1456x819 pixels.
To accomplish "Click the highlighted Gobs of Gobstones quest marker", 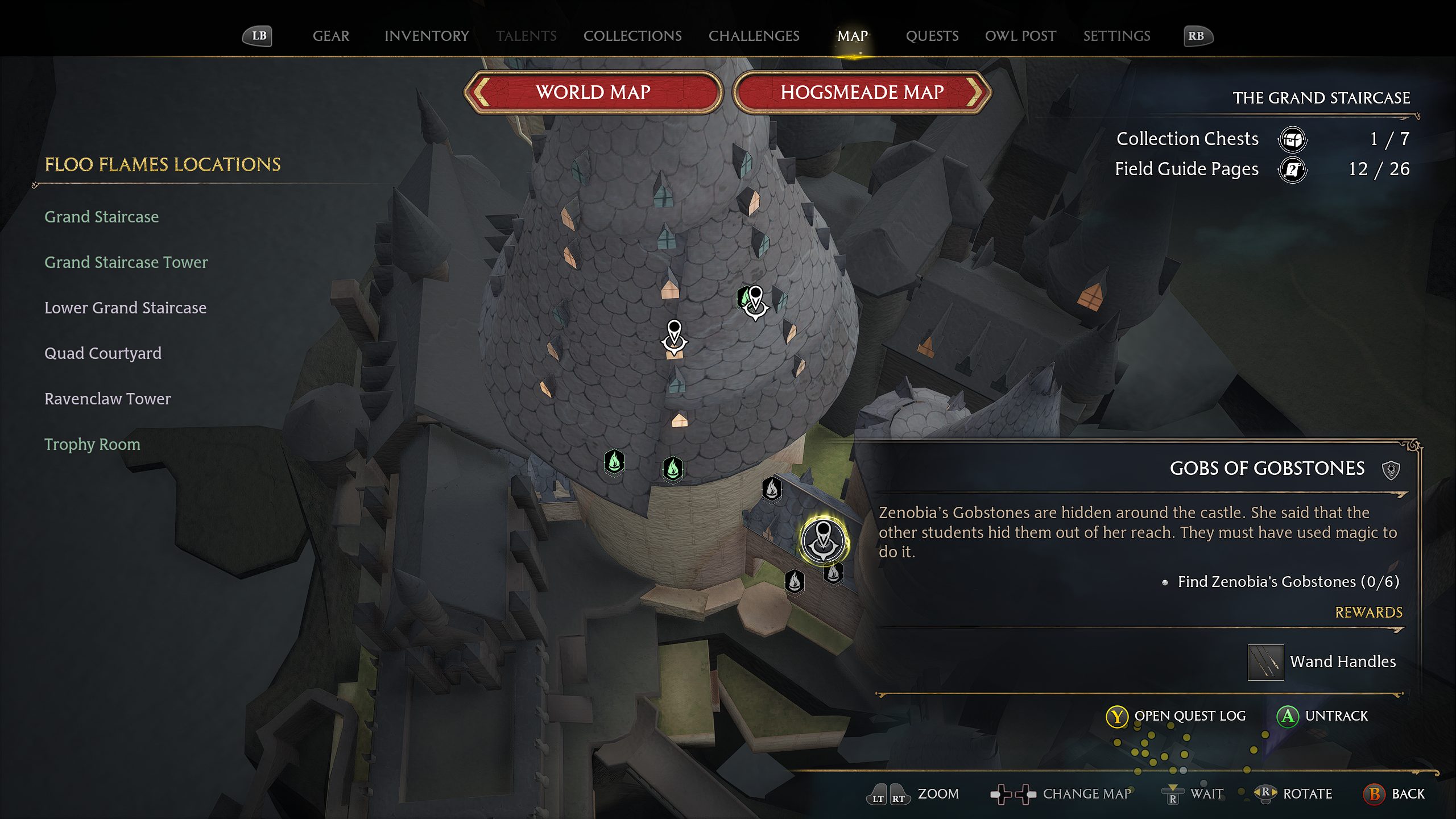I will coord(823,539).
